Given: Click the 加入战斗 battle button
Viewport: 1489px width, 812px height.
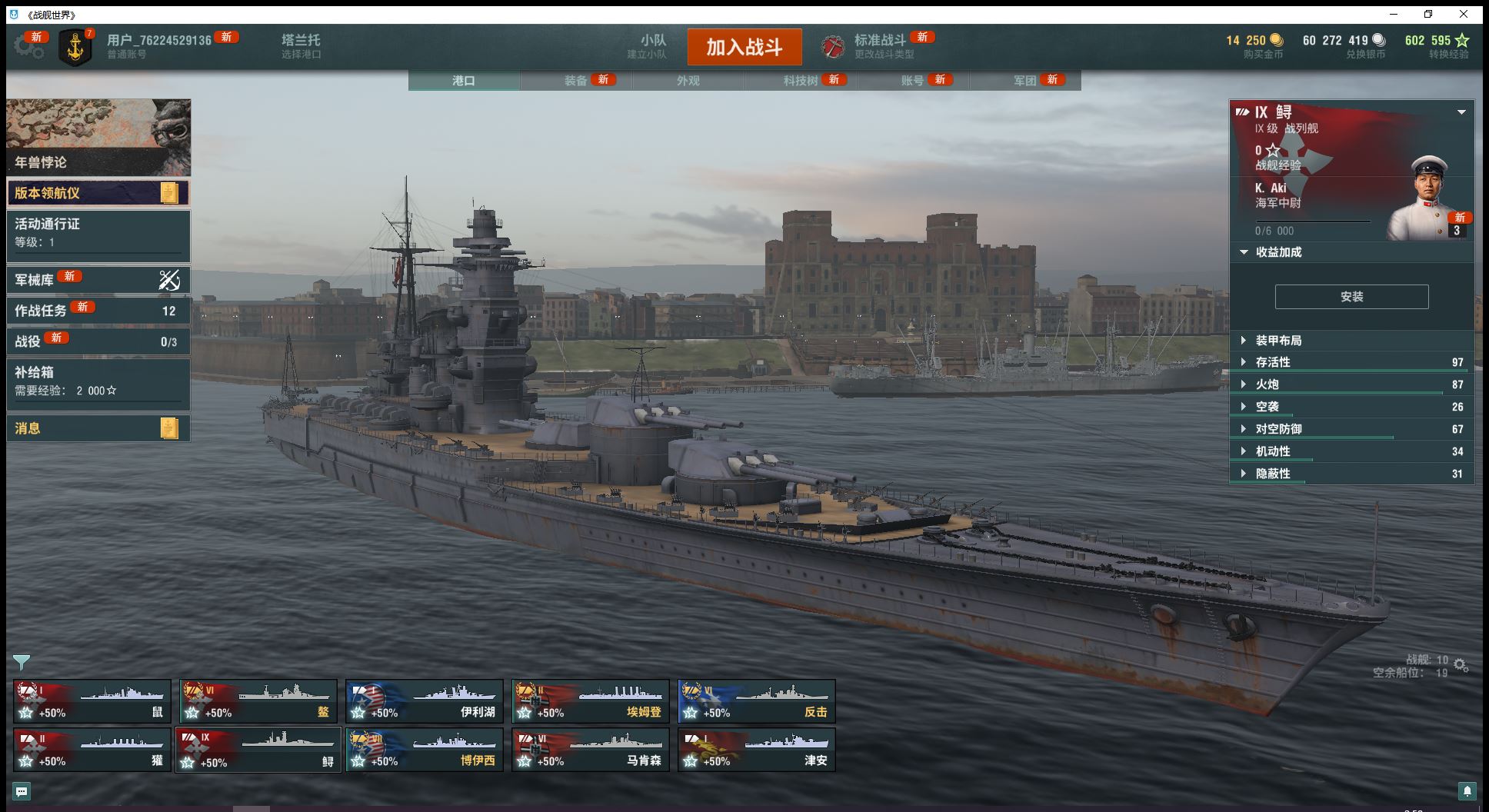Looking at the screenshot, I should pos(744,47).
